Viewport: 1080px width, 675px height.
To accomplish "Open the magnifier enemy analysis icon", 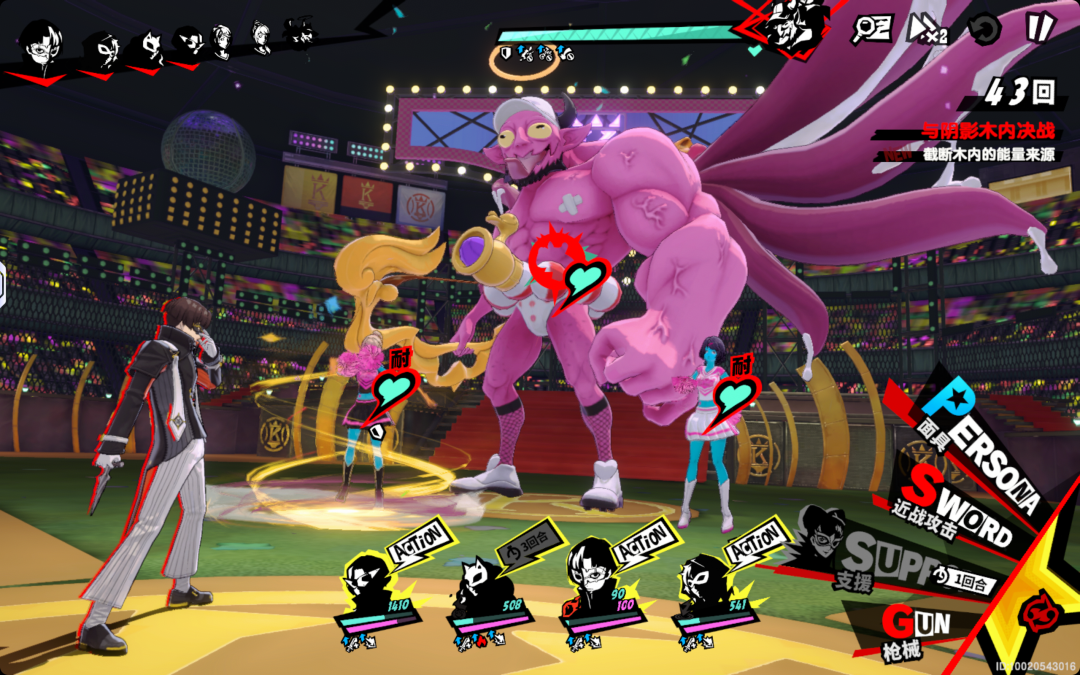I will coord(868,29).
